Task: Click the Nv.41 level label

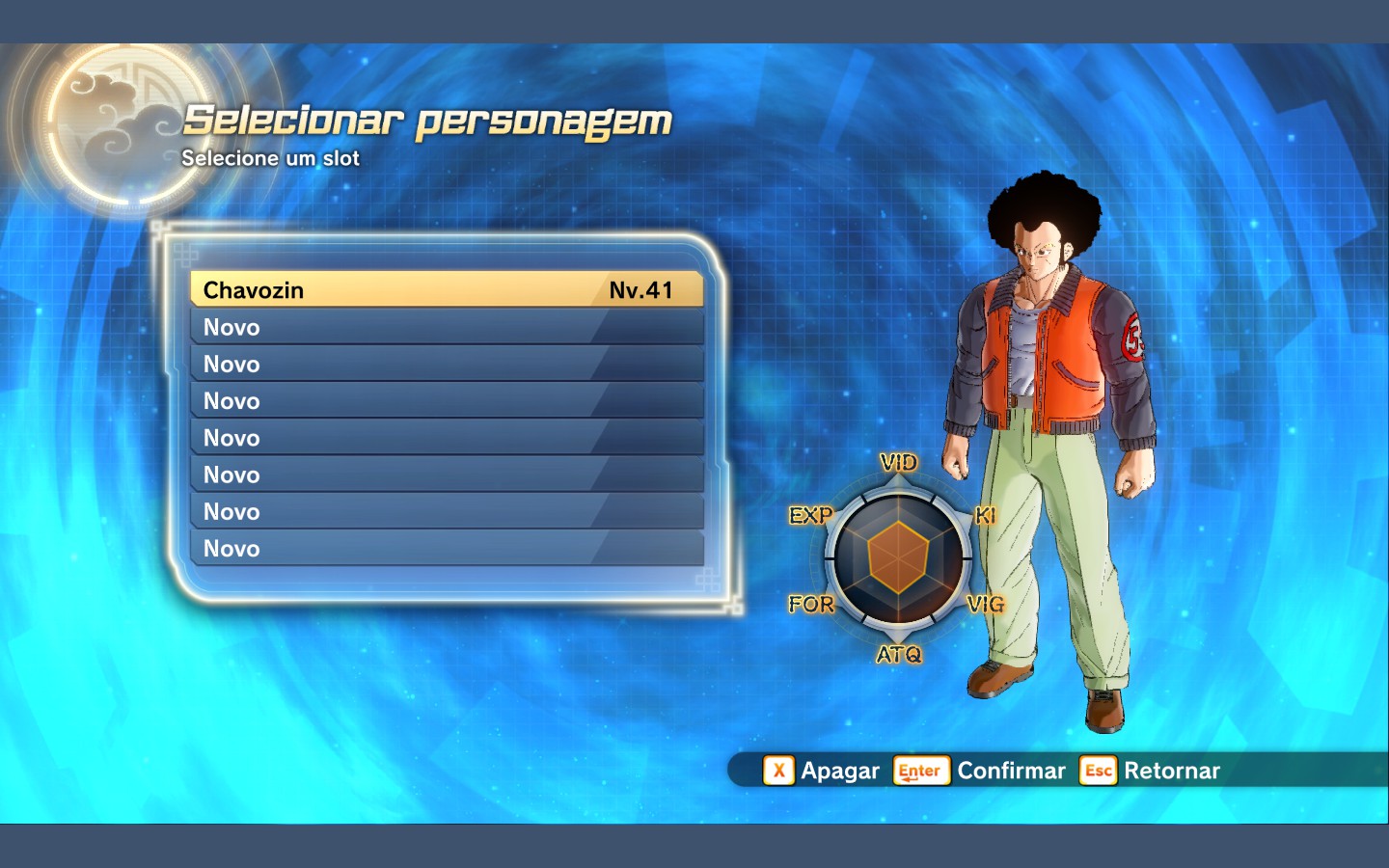Action: 640,288
